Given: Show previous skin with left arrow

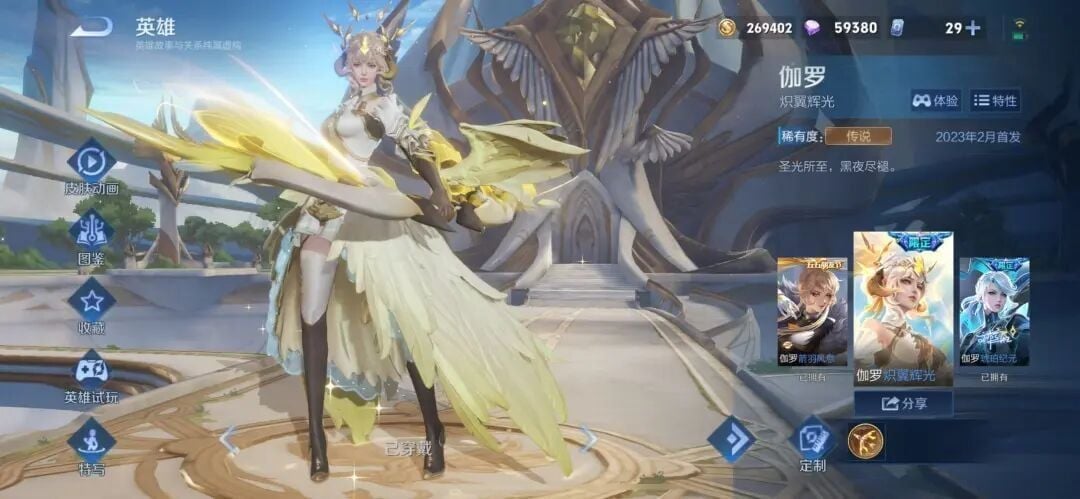Looking at the screenshot, I should [229, 439].
